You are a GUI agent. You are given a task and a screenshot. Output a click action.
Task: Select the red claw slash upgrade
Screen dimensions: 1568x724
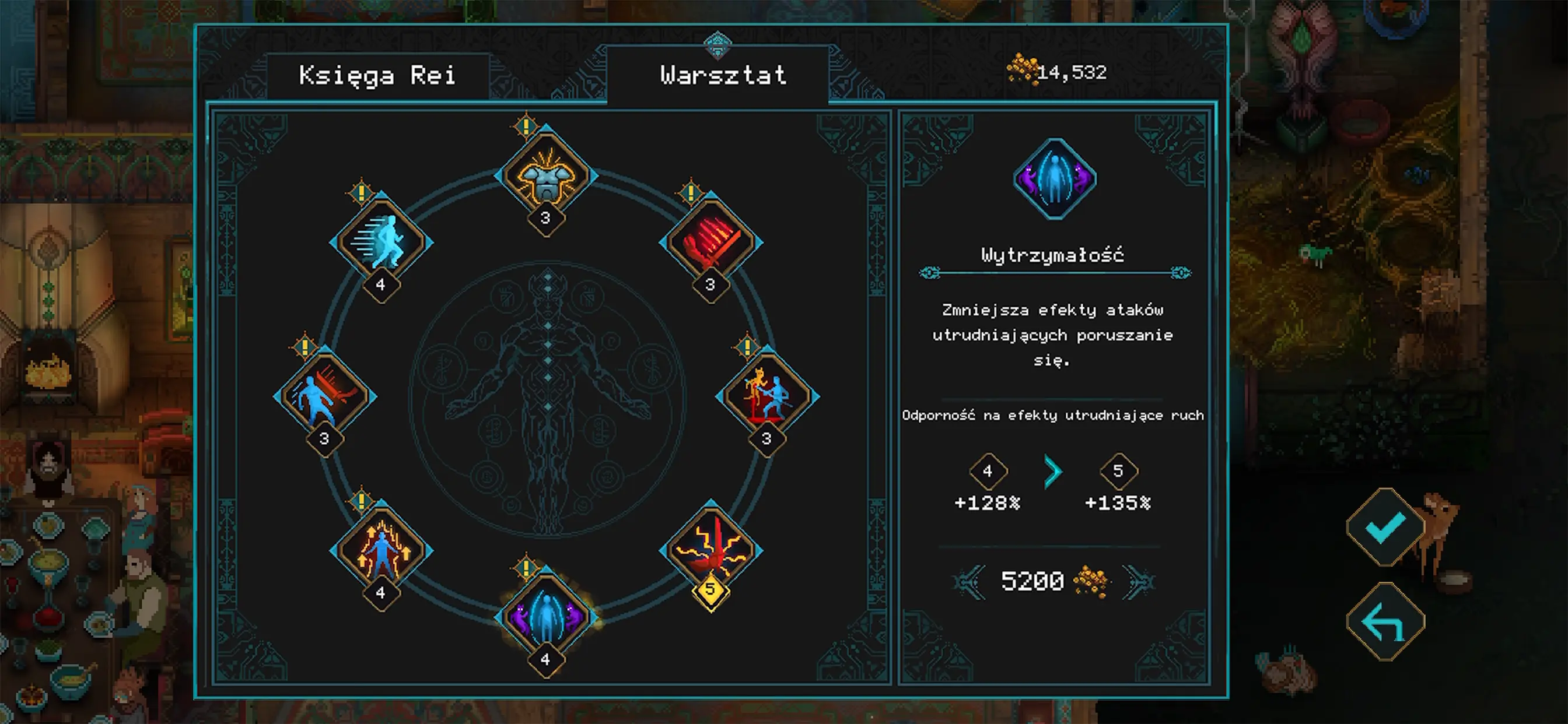click(710, 241)
